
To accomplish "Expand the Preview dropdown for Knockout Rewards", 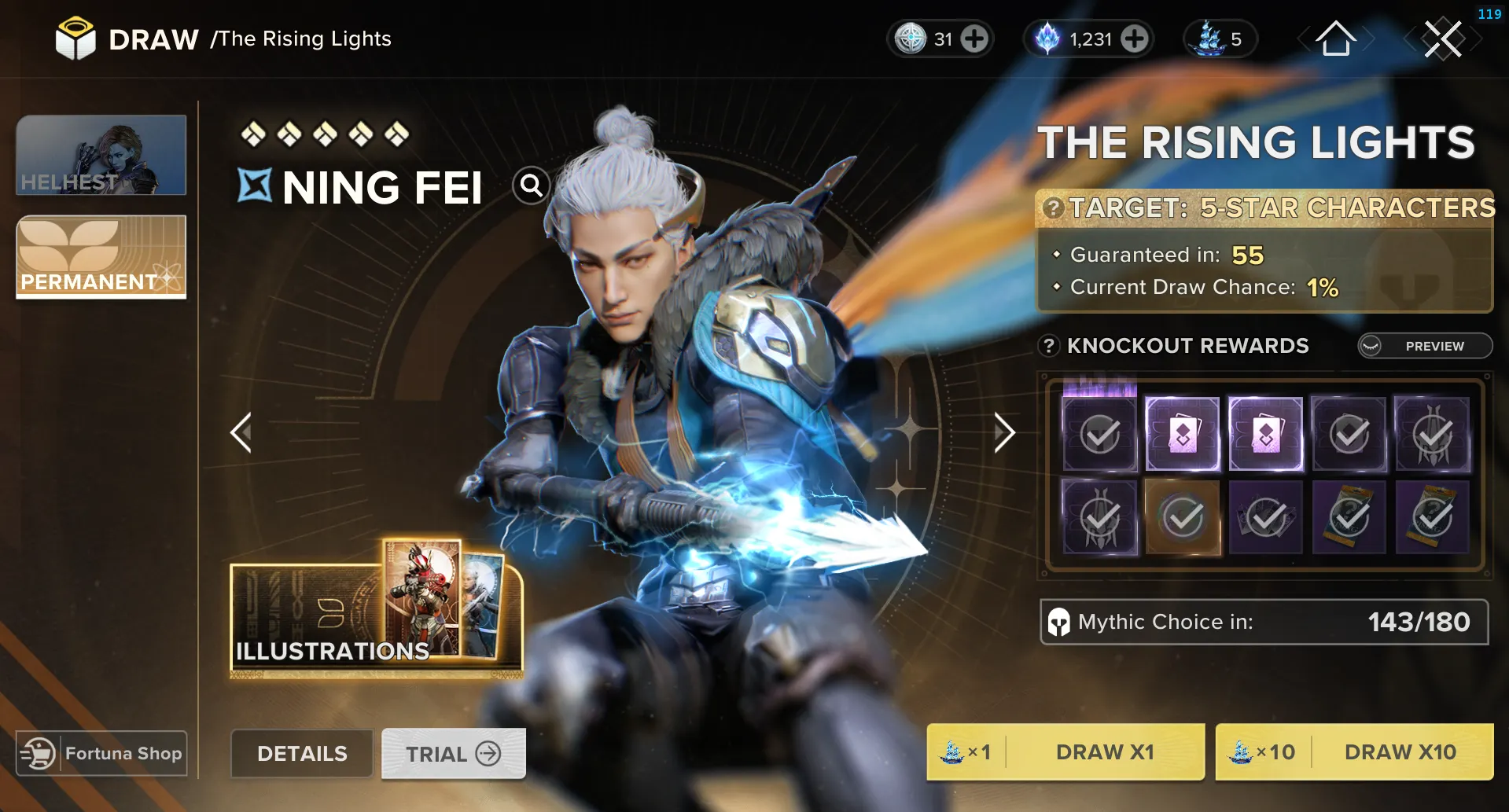I will coord(1424,346).
